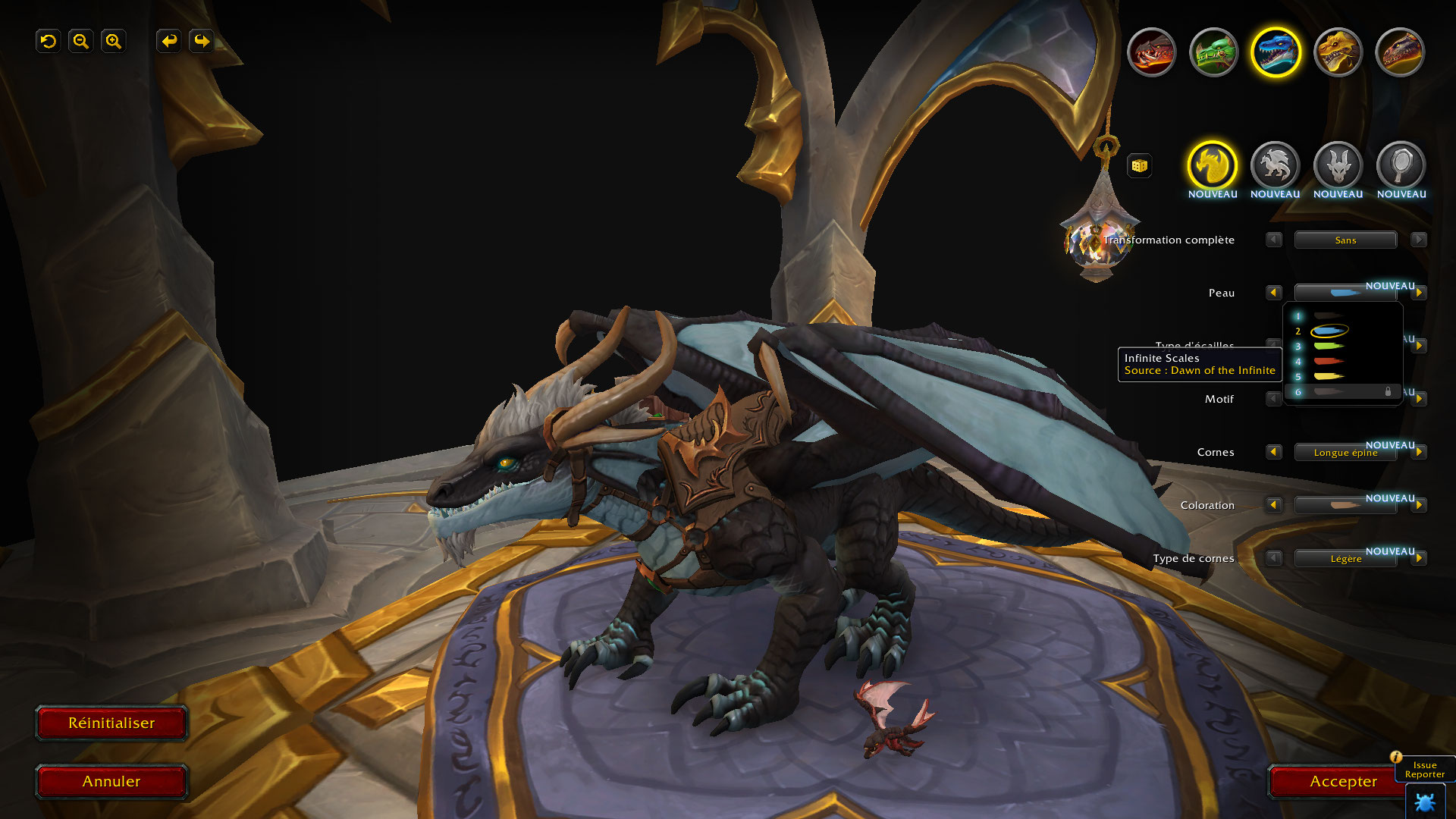1456x819 pixels.
Task: Select the red dragon portrait
Action: 1151,52
